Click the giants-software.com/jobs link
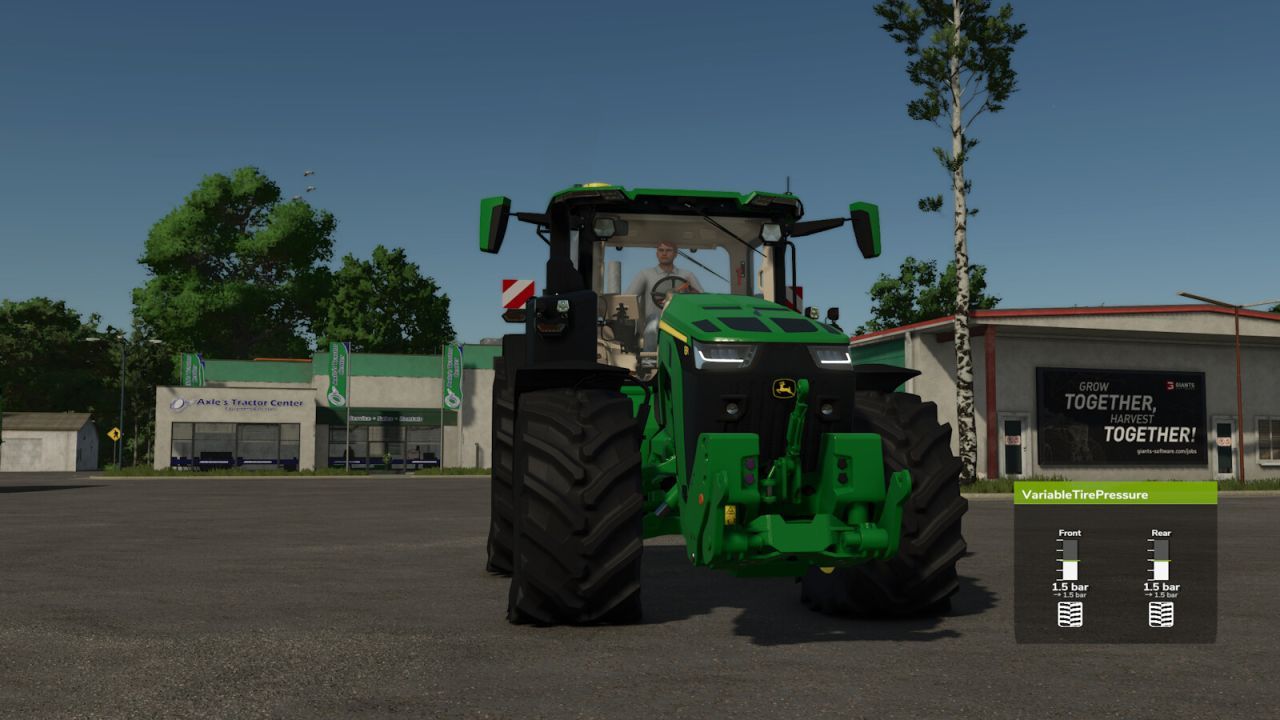 pyautogui.click(x=1167, y=451)
